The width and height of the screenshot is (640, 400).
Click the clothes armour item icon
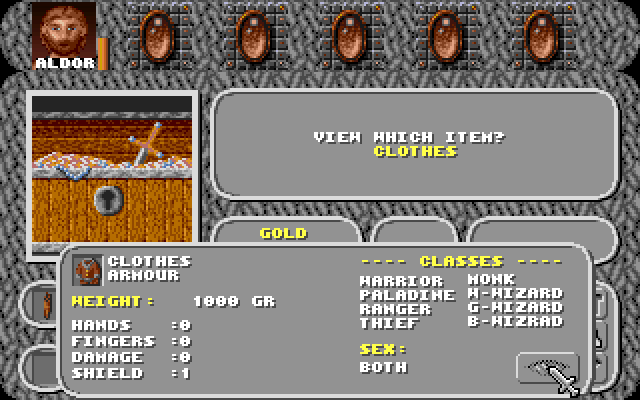pyautogui.click(x=88, y=270)
